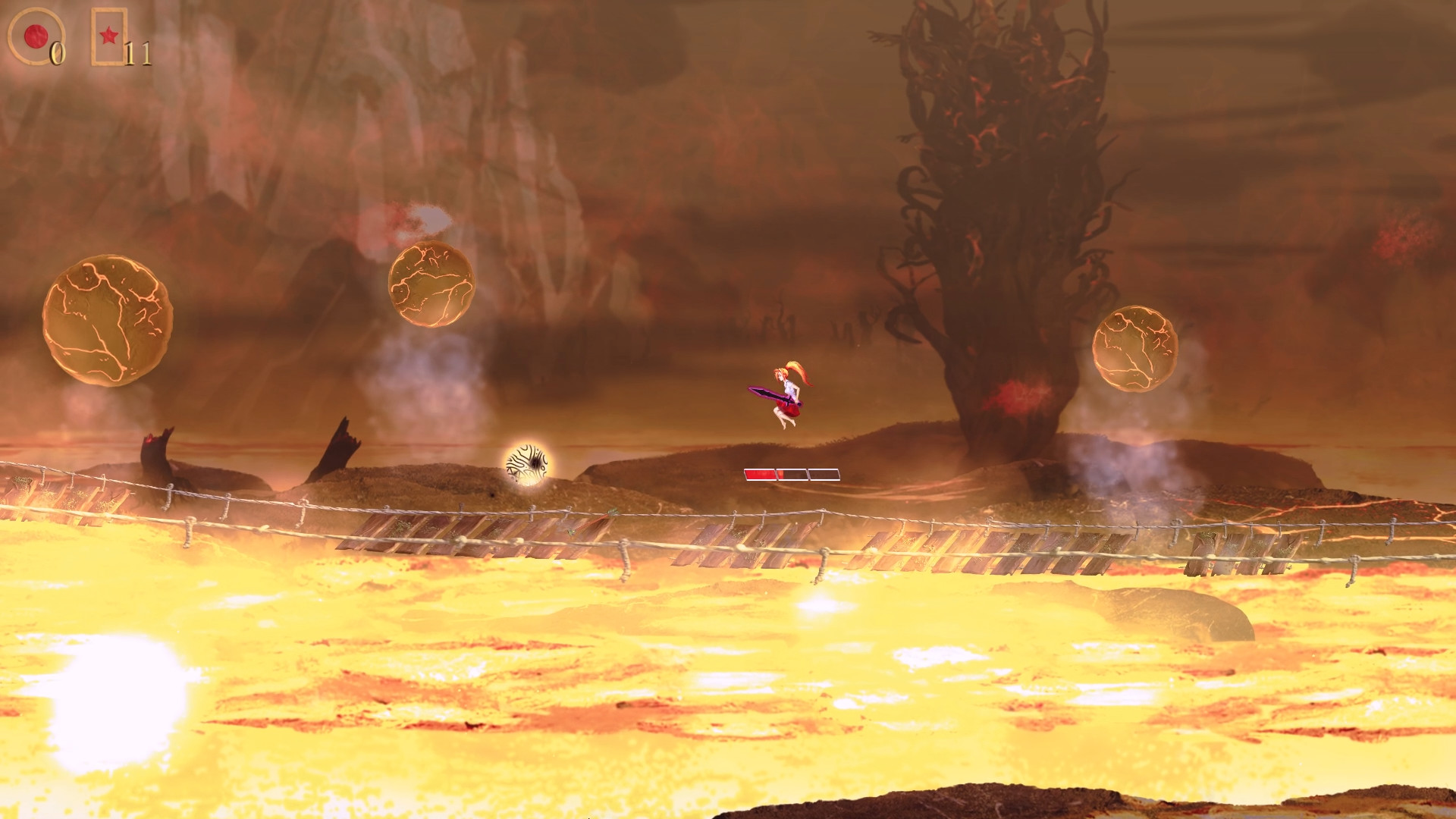Select the HUD orb readout showing 0
This screenshot has height=819, width=1456.
[58, 55]
